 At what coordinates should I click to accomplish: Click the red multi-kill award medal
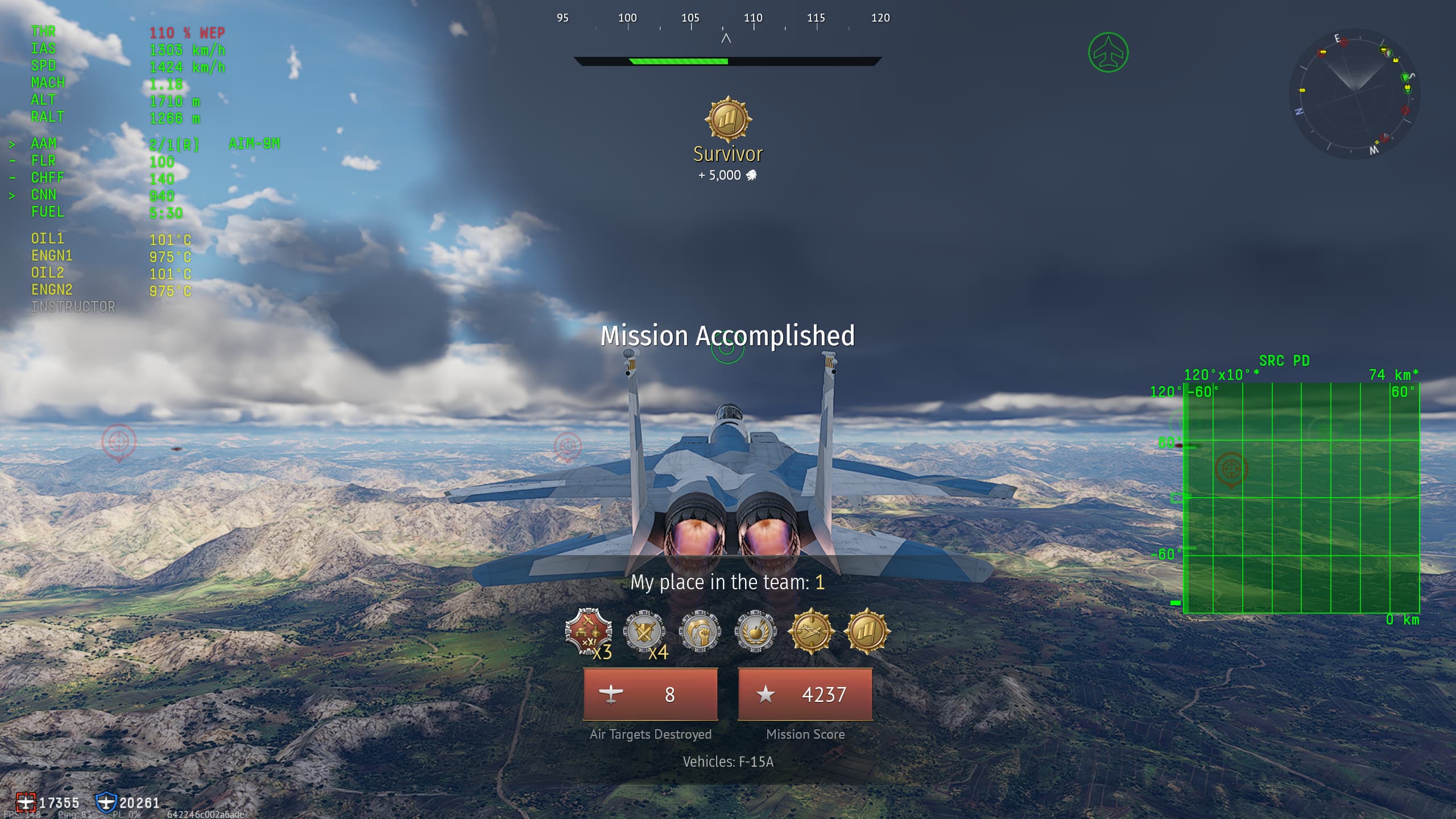click(x=588, y=631)
